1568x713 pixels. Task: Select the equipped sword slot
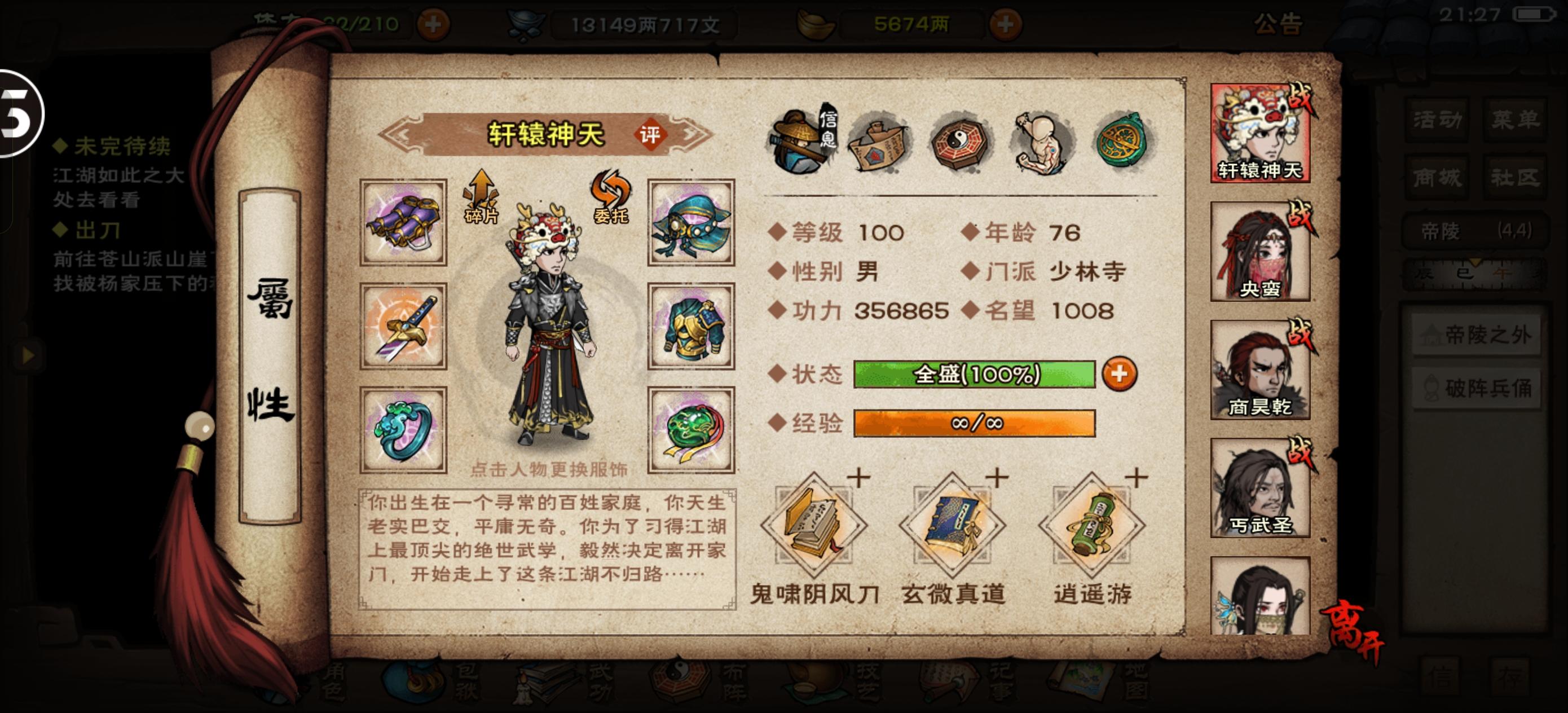(402, 324)
